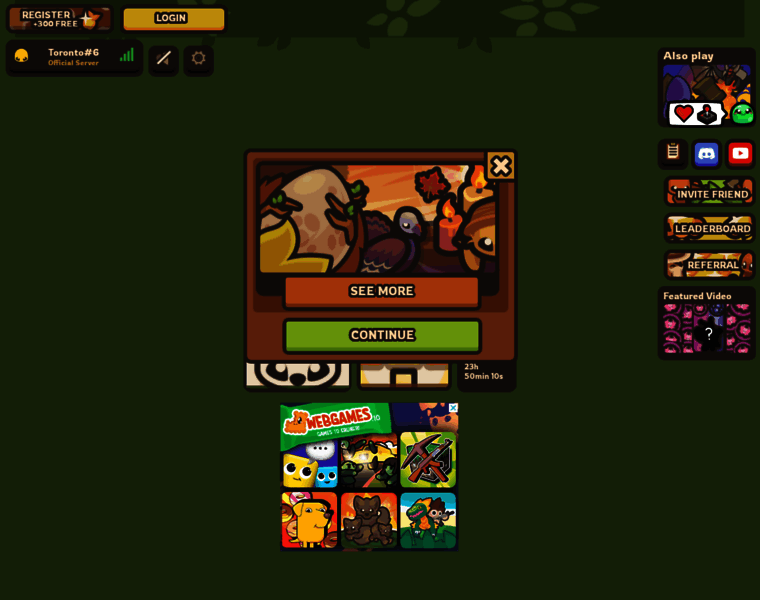The height and width of the screenshot is (600, 760).
Task: Open settings with the gear icon
Action: 198,58
